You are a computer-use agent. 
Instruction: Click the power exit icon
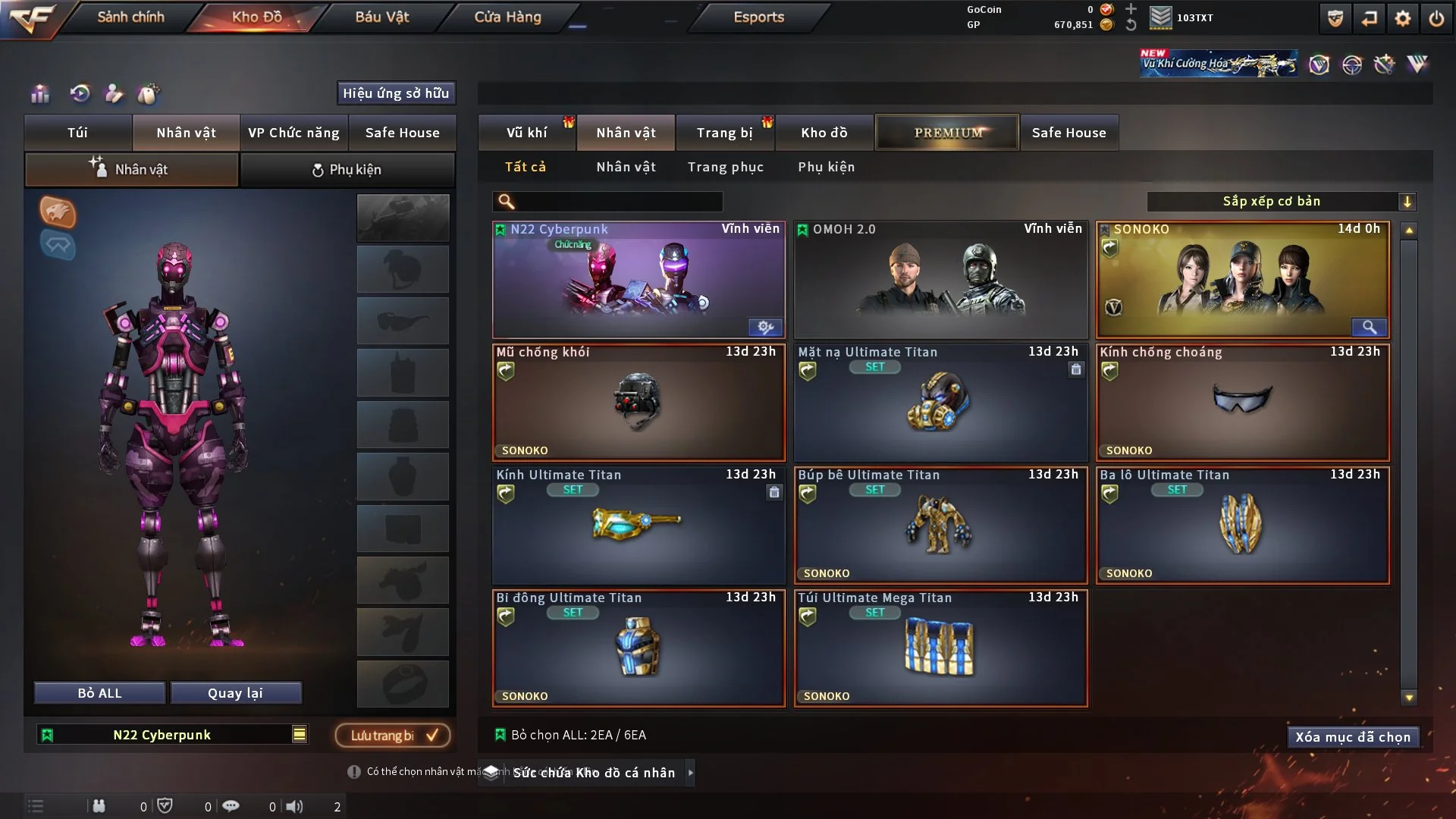tap(1436, 18)
